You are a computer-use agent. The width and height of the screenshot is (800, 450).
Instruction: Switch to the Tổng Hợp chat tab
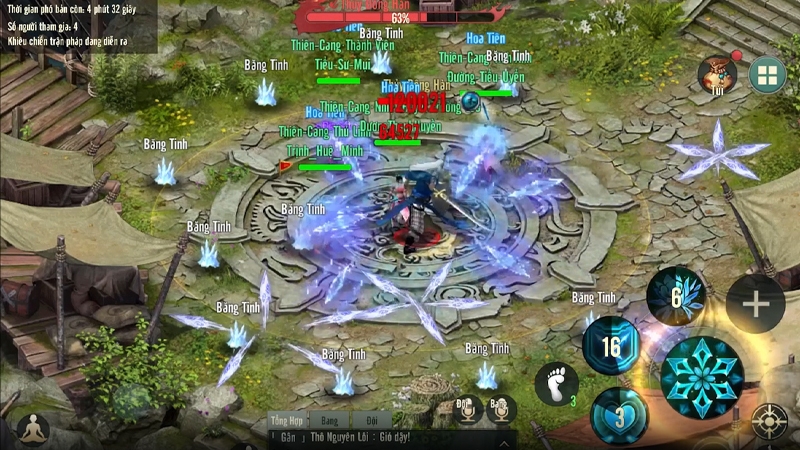289,420
